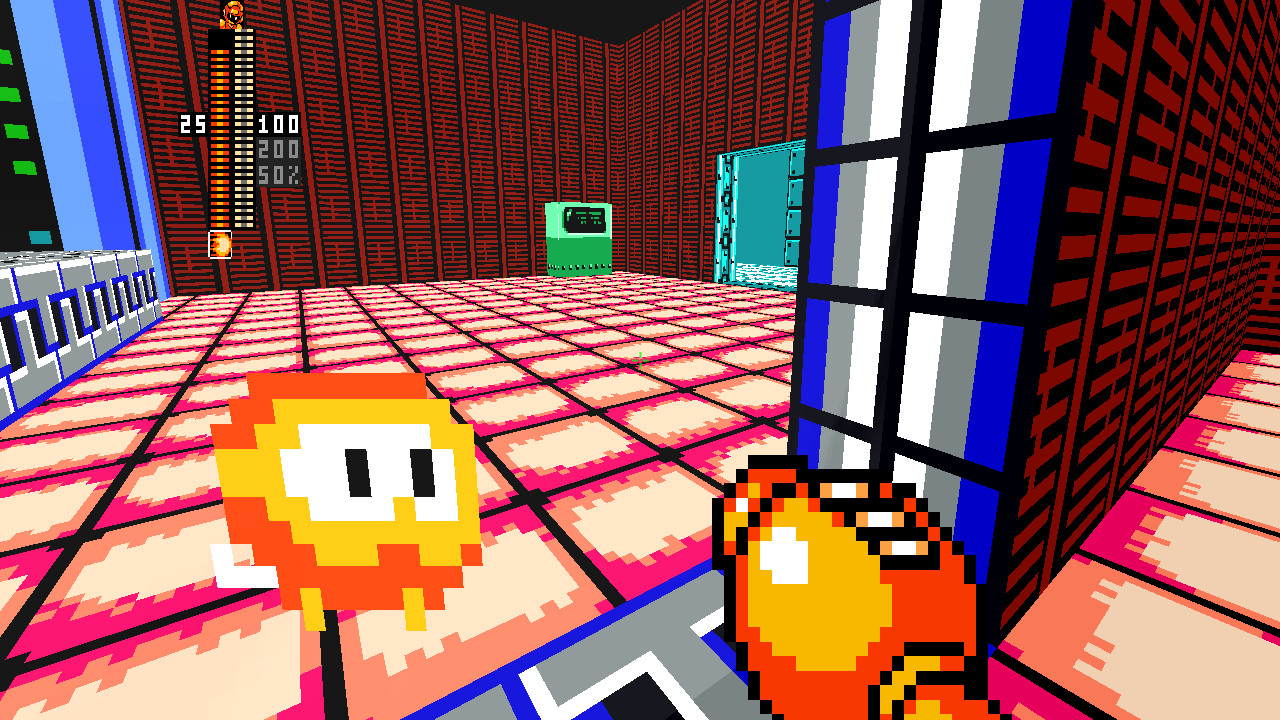Click the 25 health number label
This screenshot has width=1280, height=720.
(x=192, y=122)
